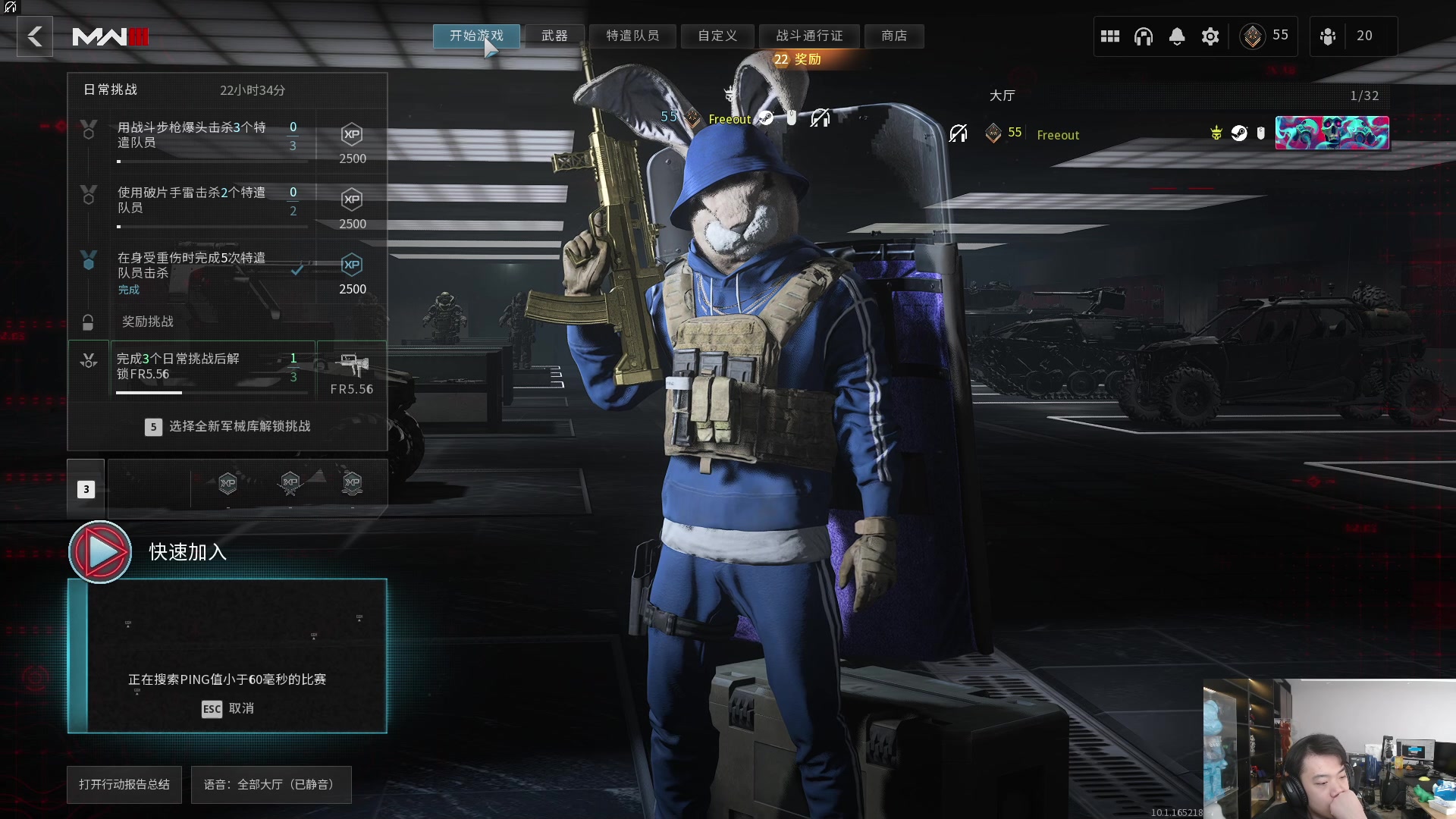Image resolution: width=1456 pixels, height=819 pixels.
Task: Select the 特遣队员 operators tab
Action: 632,36
